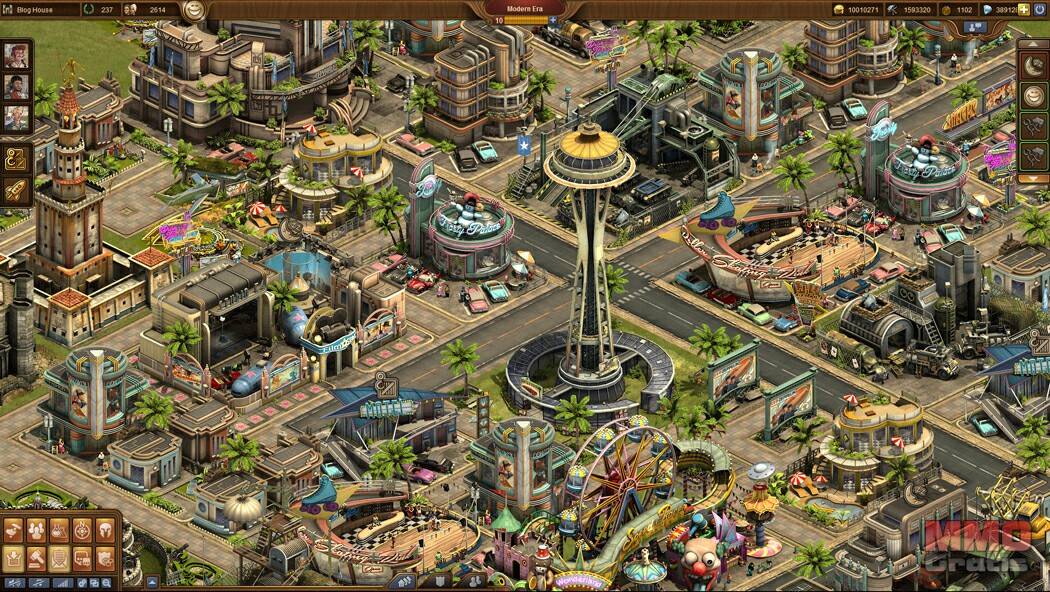Select the moon boost slot

coord(1033,64)
